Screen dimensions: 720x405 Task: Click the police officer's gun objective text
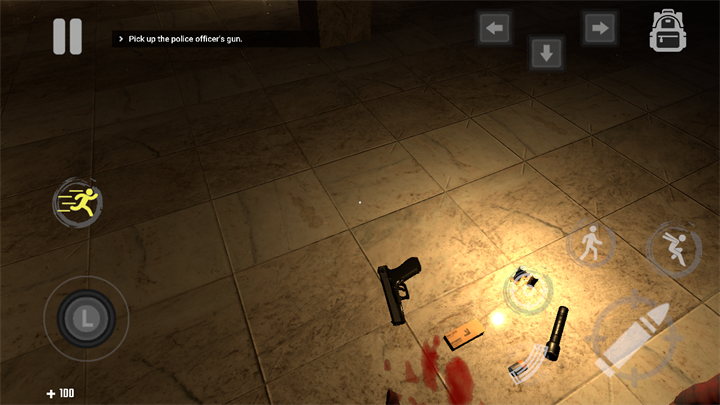186,39
